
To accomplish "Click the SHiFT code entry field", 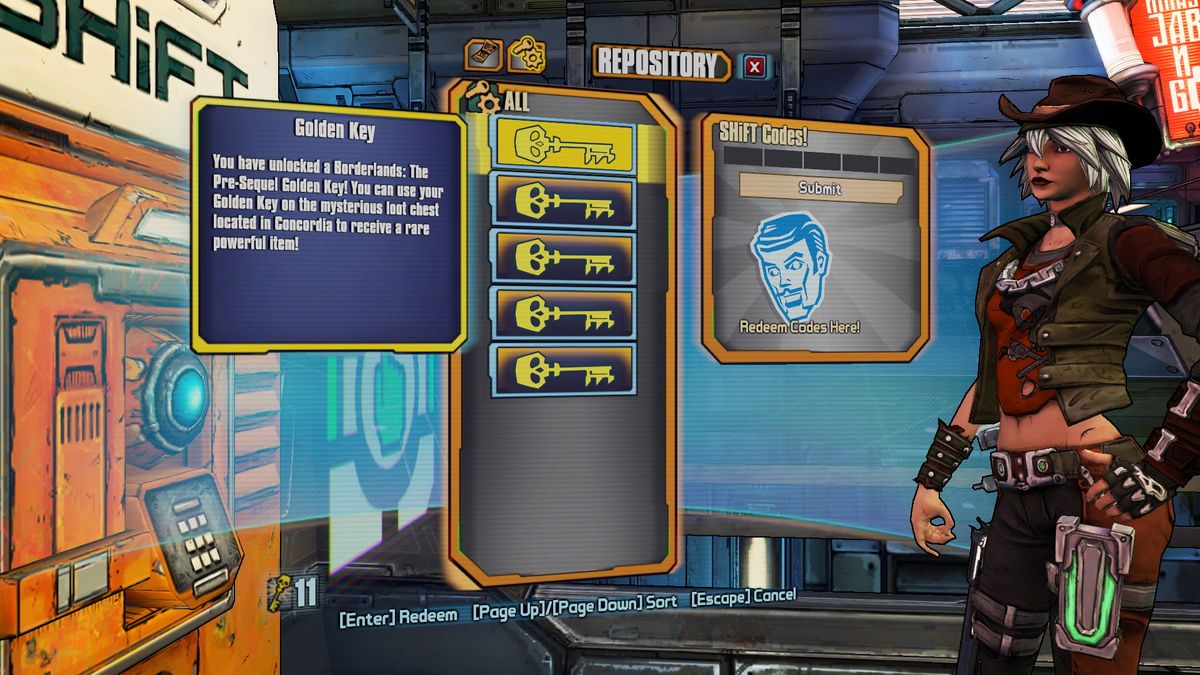I will 819,161.
